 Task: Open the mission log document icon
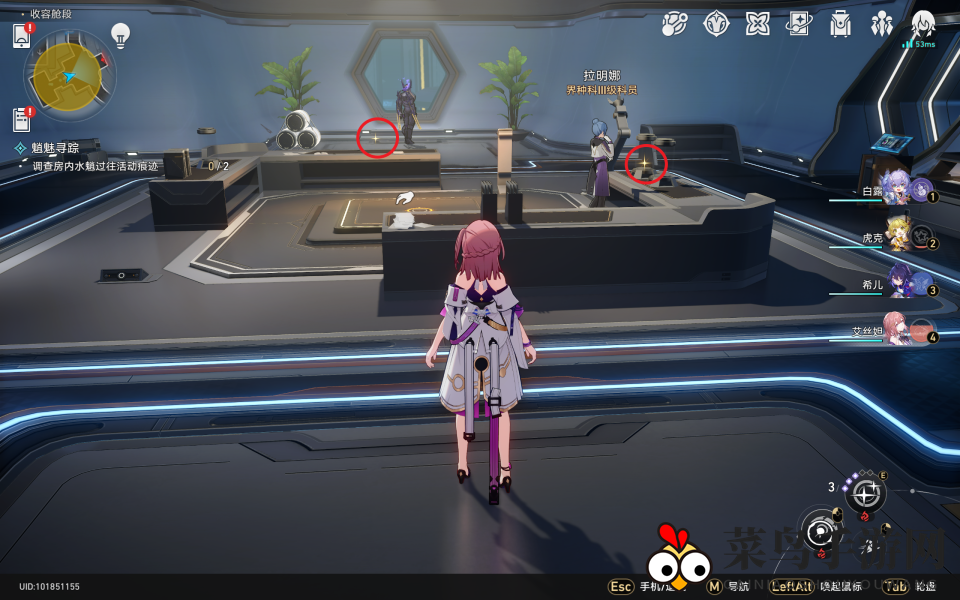[x=23, y=119]
